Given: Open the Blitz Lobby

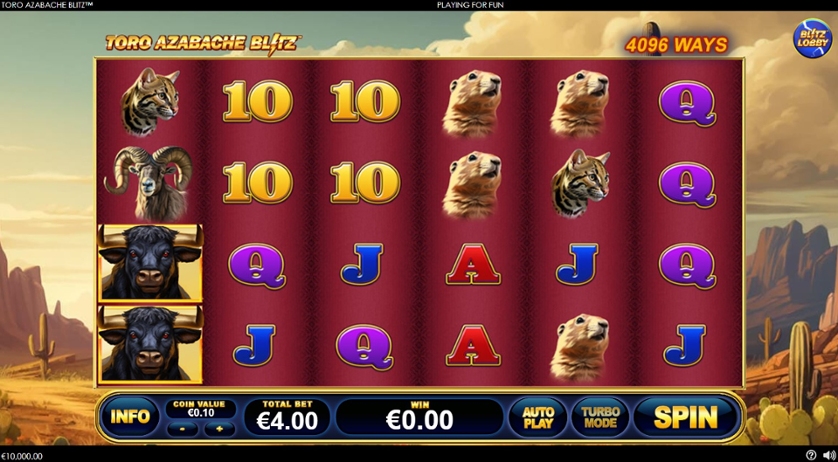Looking at the screenshot, I should (x=812, y=38).
